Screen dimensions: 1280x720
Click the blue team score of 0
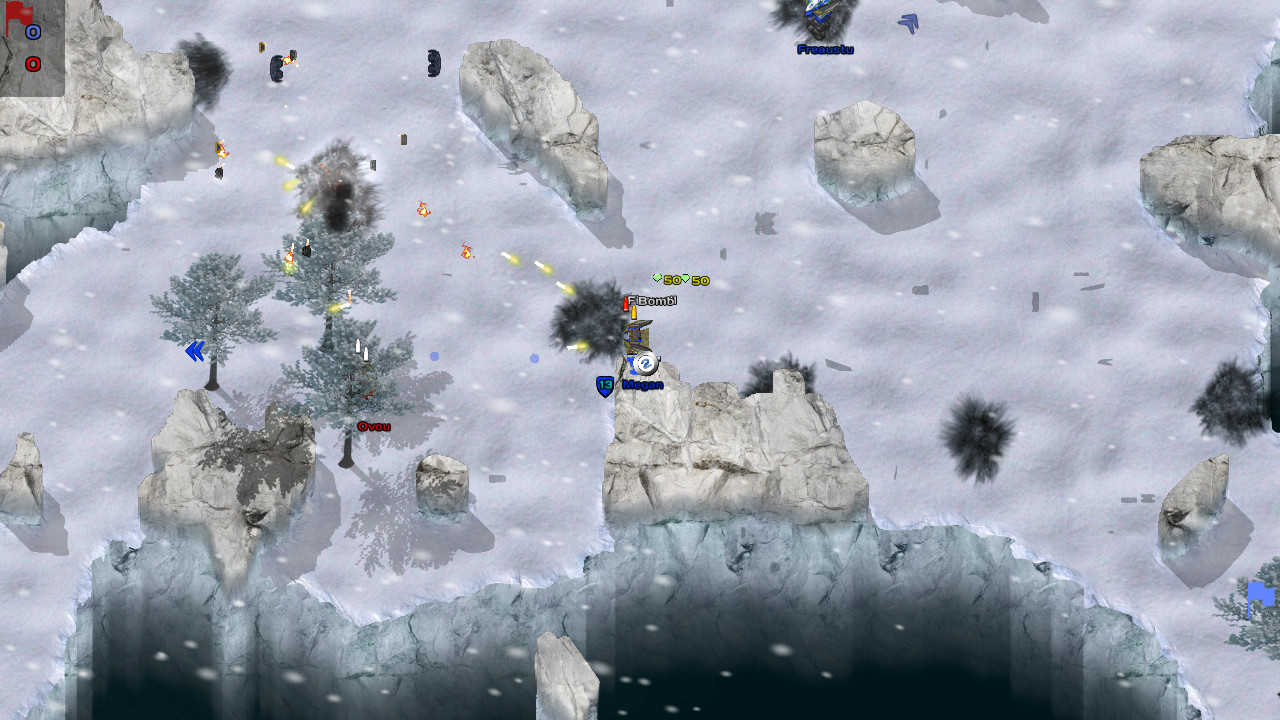pos(33,31)
